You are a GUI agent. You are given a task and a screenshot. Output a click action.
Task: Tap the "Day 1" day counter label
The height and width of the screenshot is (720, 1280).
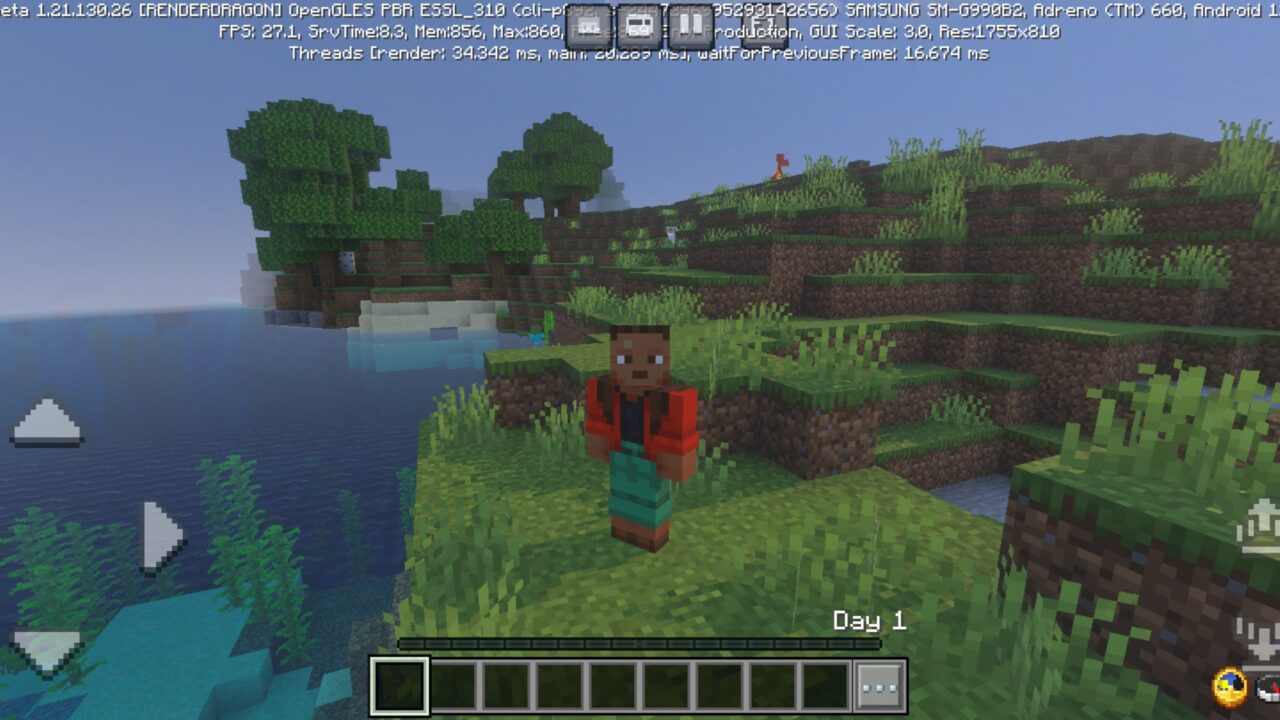point(869,621)
